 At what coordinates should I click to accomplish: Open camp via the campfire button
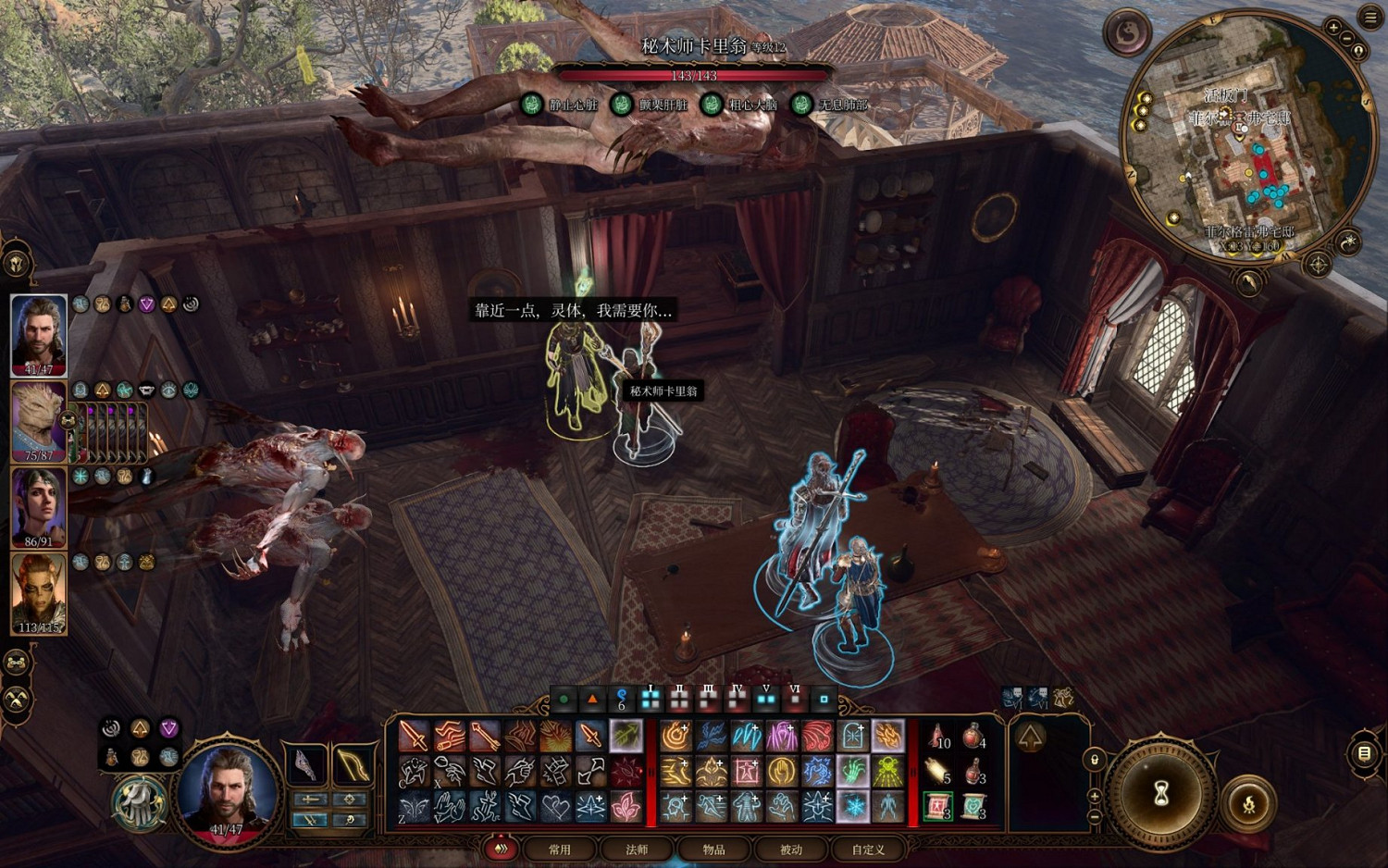click(x=1247, y=803)
